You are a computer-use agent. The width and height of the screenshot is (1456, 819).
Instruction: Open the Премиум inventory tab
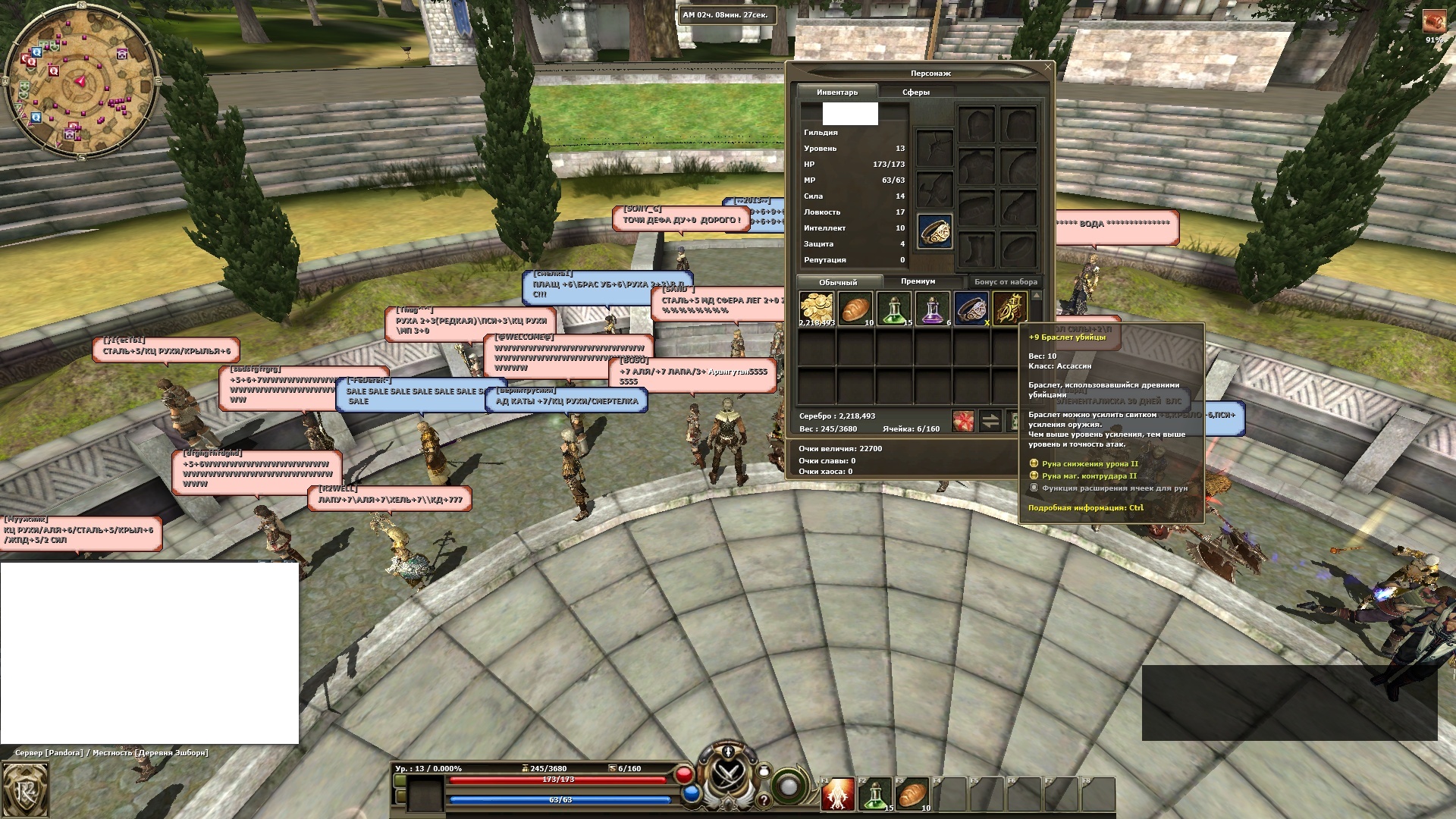(918, 281)
